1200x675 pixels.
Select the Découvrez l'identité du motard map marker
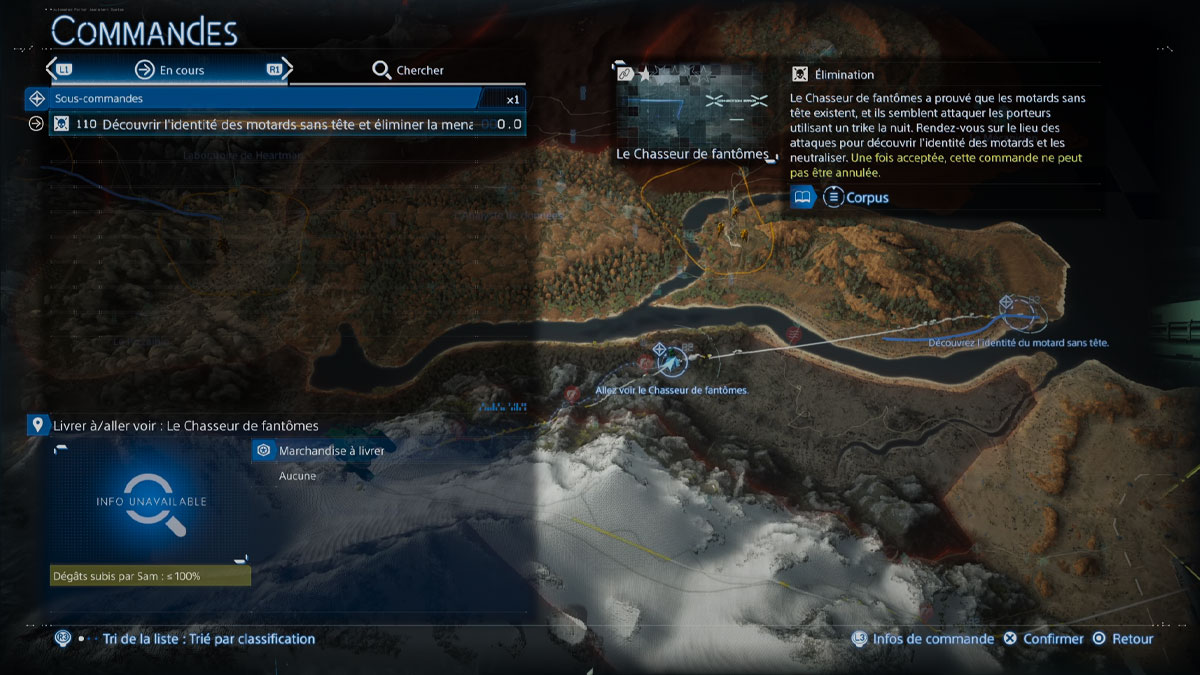click(1008, 302)
